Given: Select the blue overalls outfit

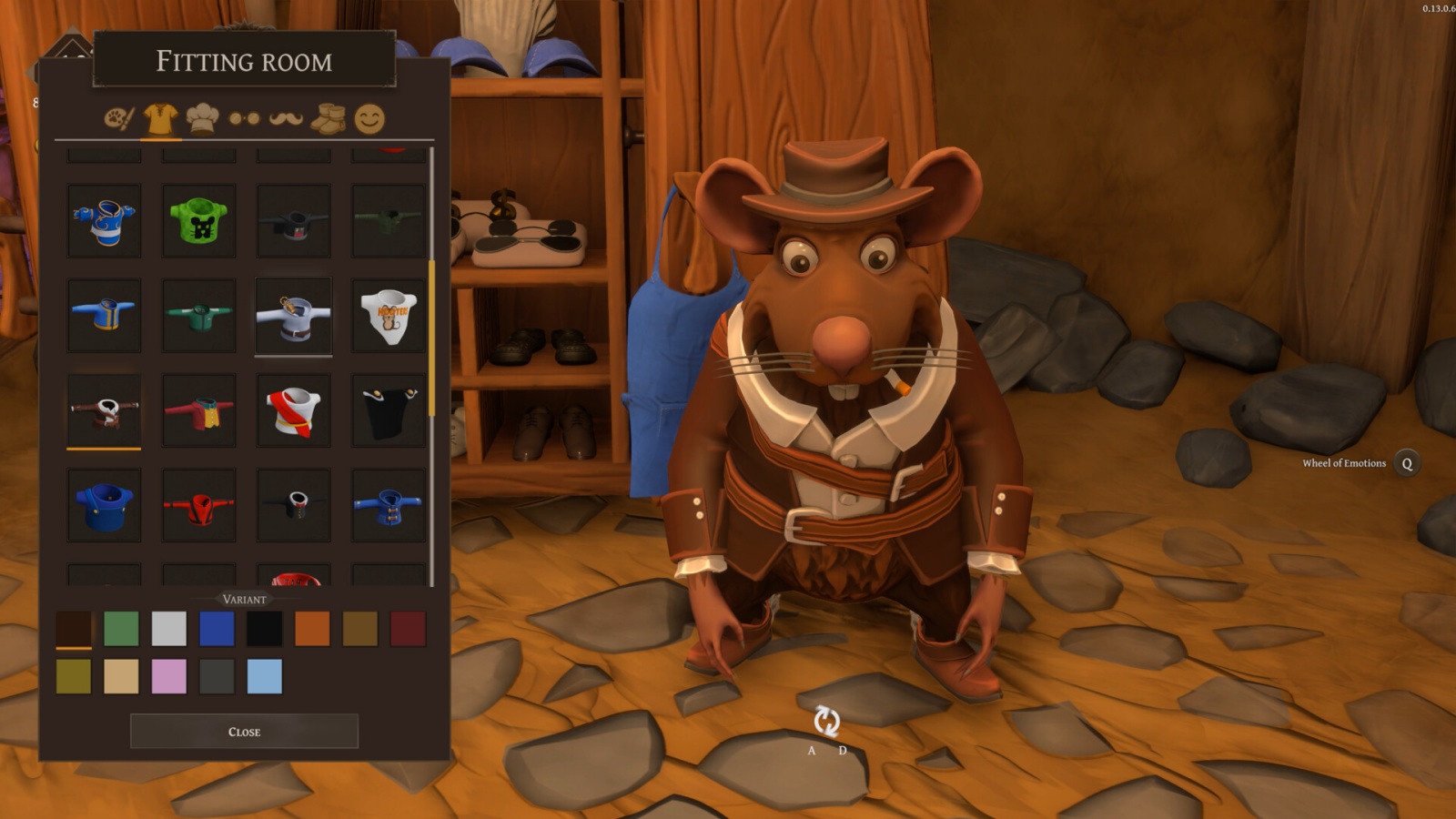Looking at the screenshot, I should 104,505.
